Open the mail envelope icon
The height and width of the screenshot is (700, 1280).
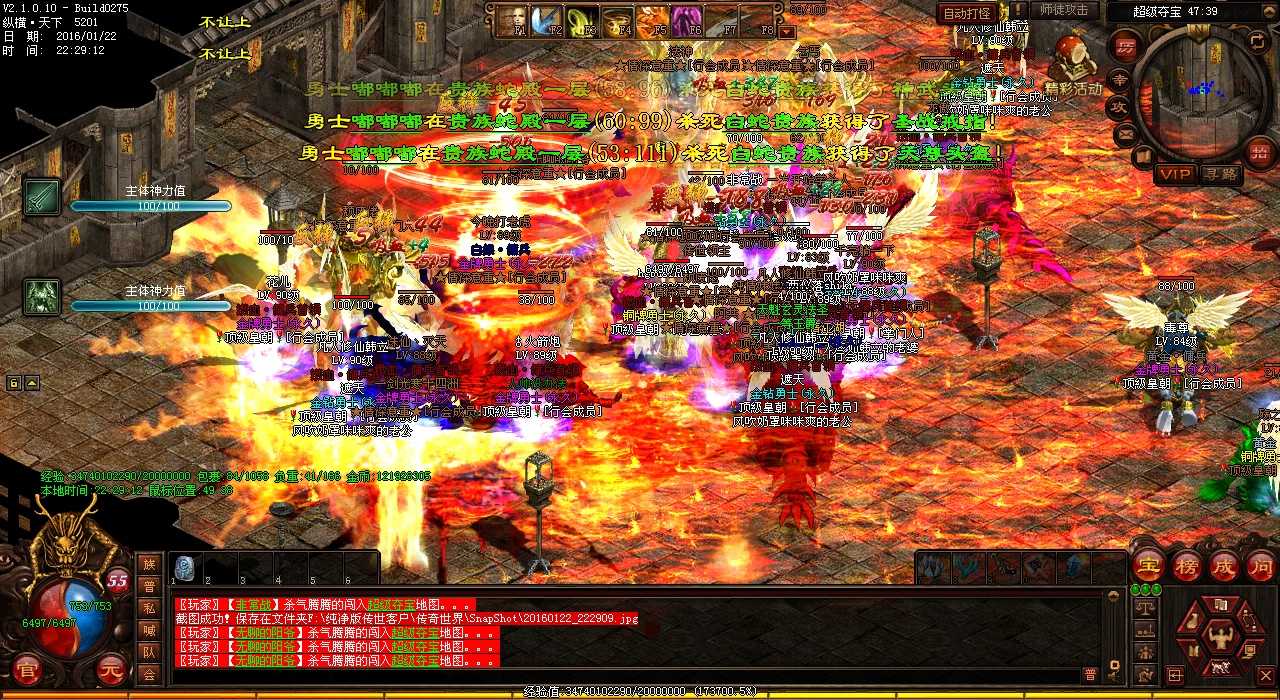coord(1126,133)
